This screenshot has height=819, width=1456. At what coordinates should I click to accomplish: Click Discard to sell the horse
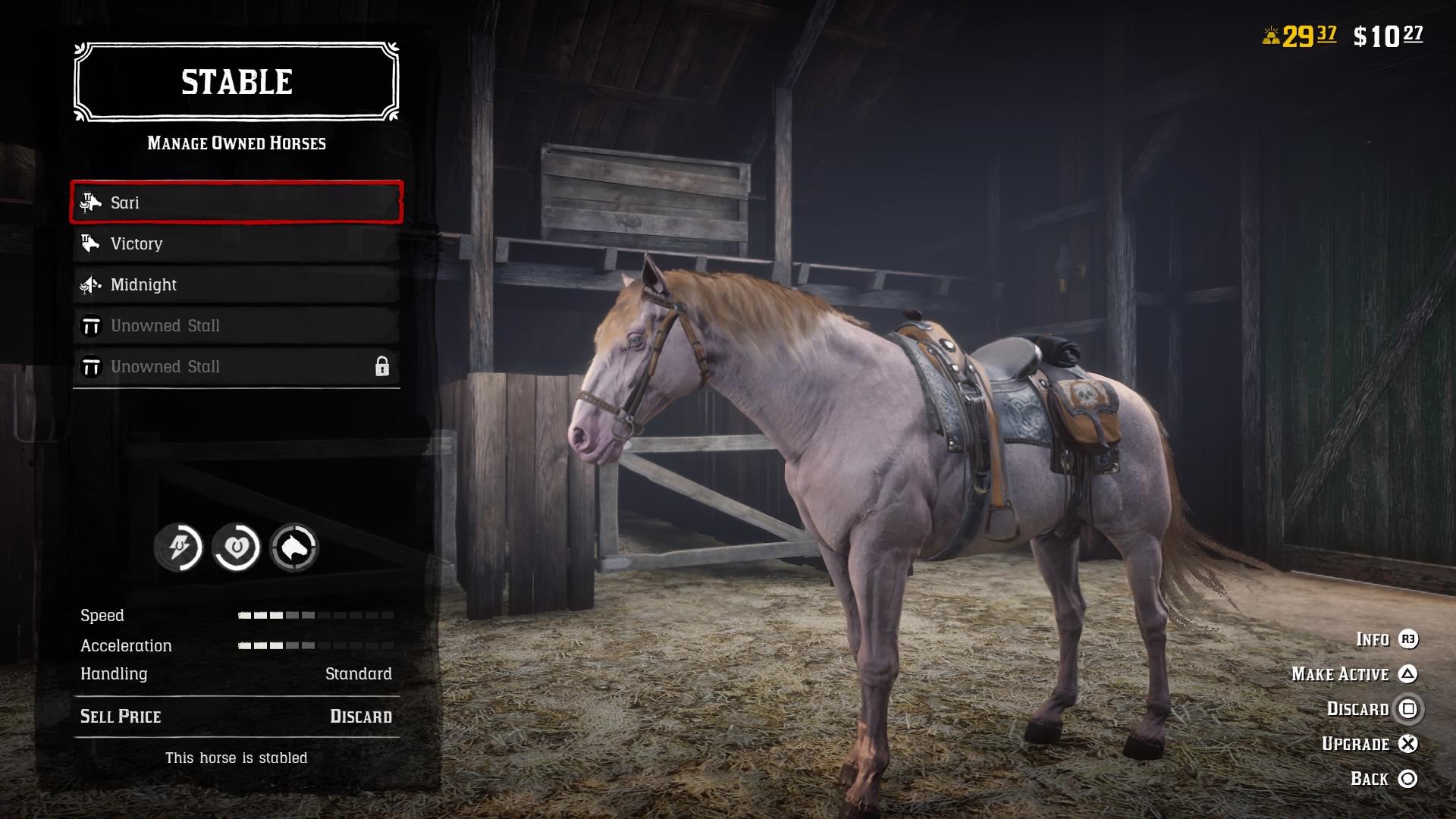coord(1357,709)
